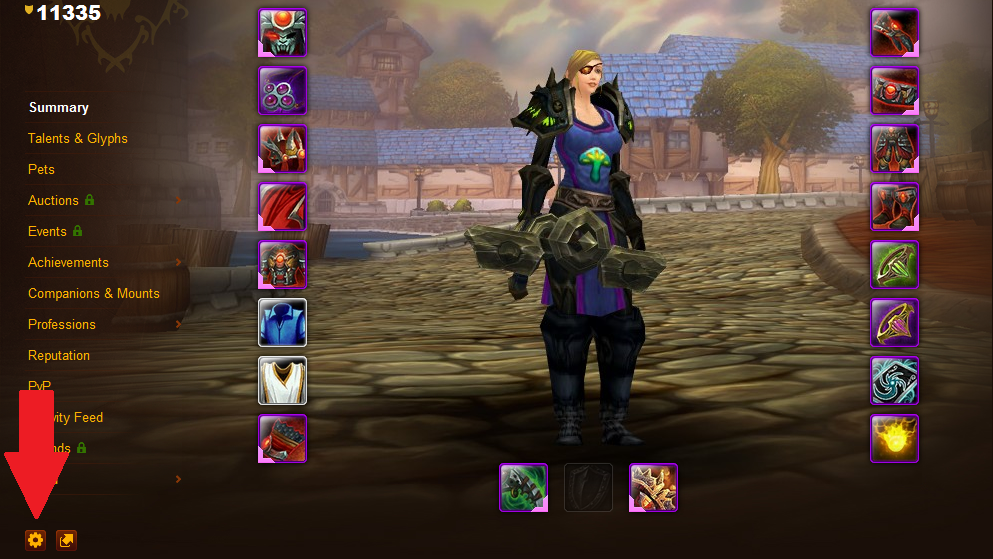Open the Summary page
The width and height of the screenshot is (993, 559).
pos(59,108)
